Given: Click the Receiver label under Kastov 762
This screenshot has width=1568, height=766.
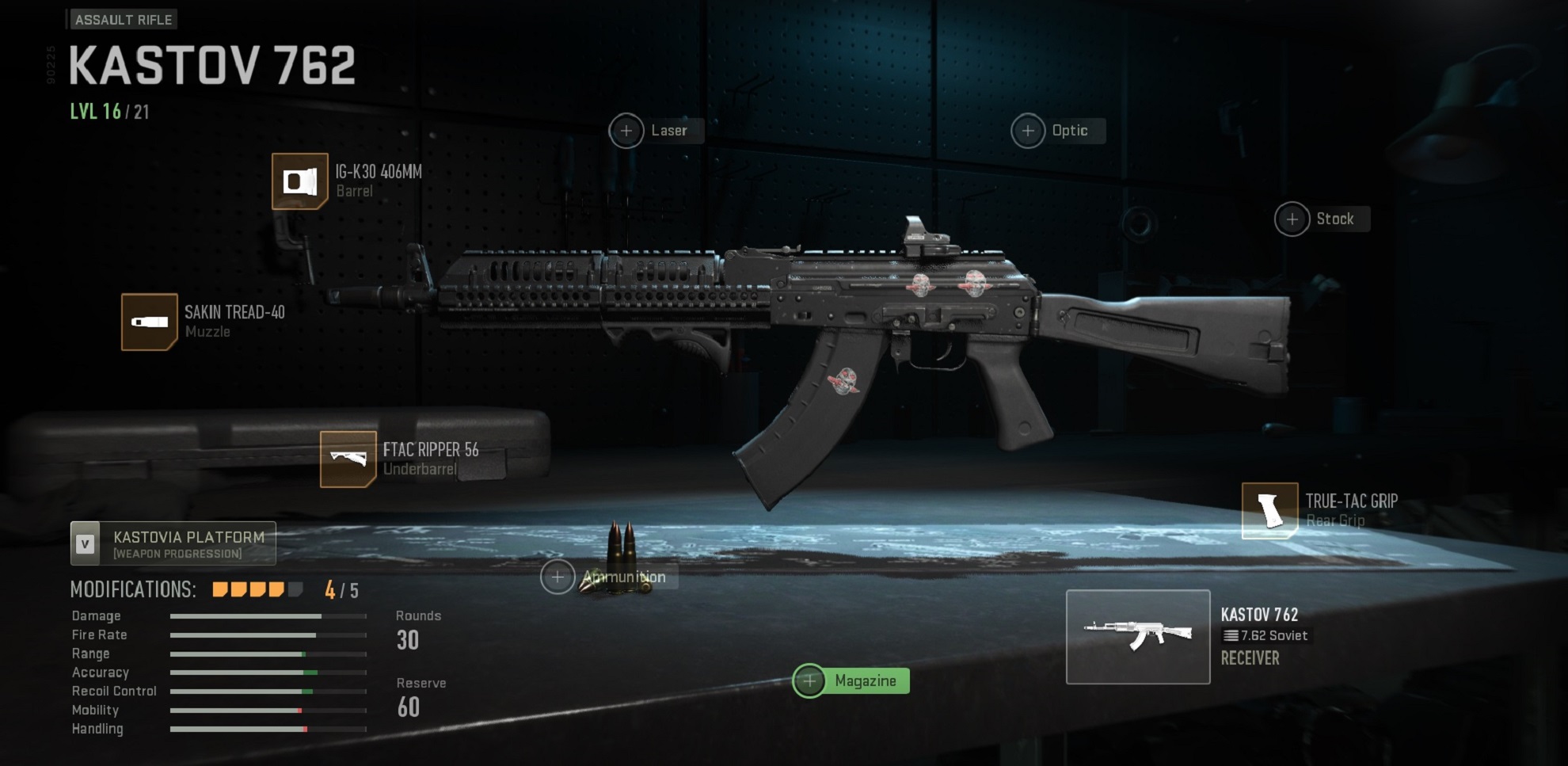Looking at the screenshot, I should click(1249, 658).
